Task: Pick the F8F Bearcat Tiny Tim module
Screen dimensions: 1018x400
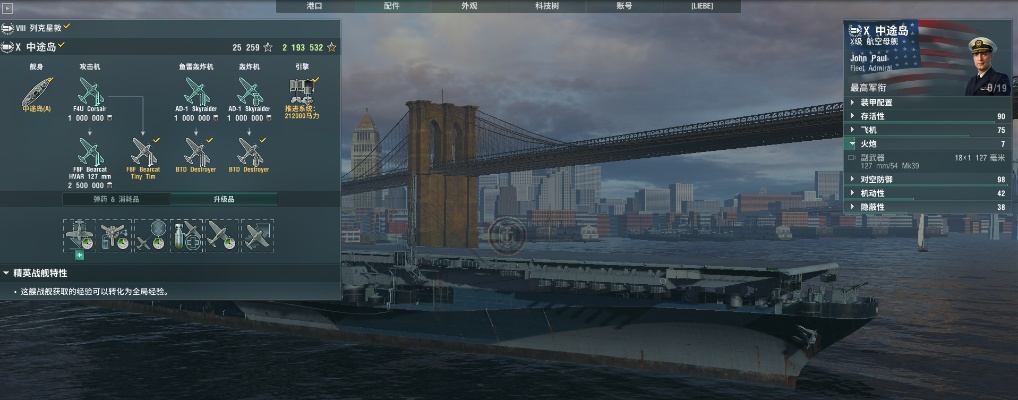Action: click(x=143, y=152)
